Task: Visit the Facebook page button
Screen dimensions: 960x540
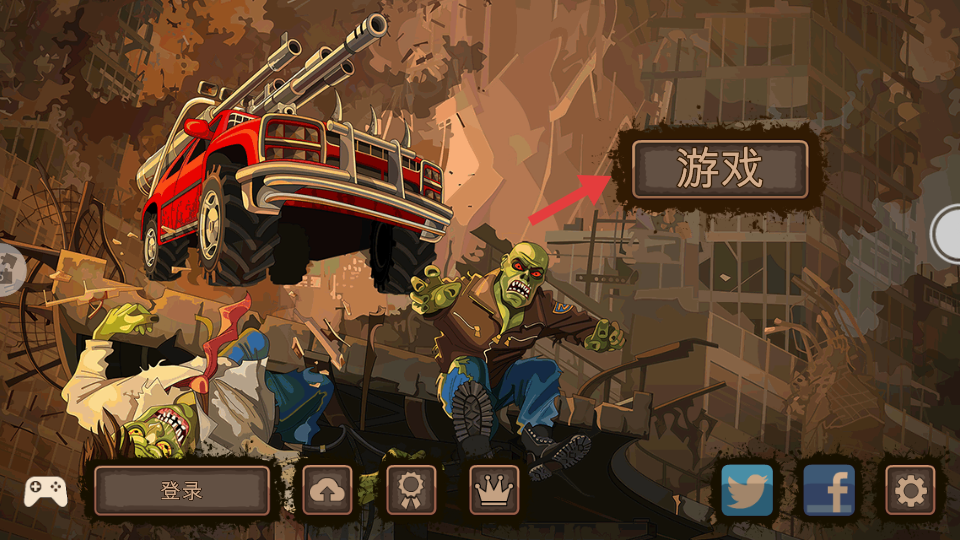Action: click(829, 490)
